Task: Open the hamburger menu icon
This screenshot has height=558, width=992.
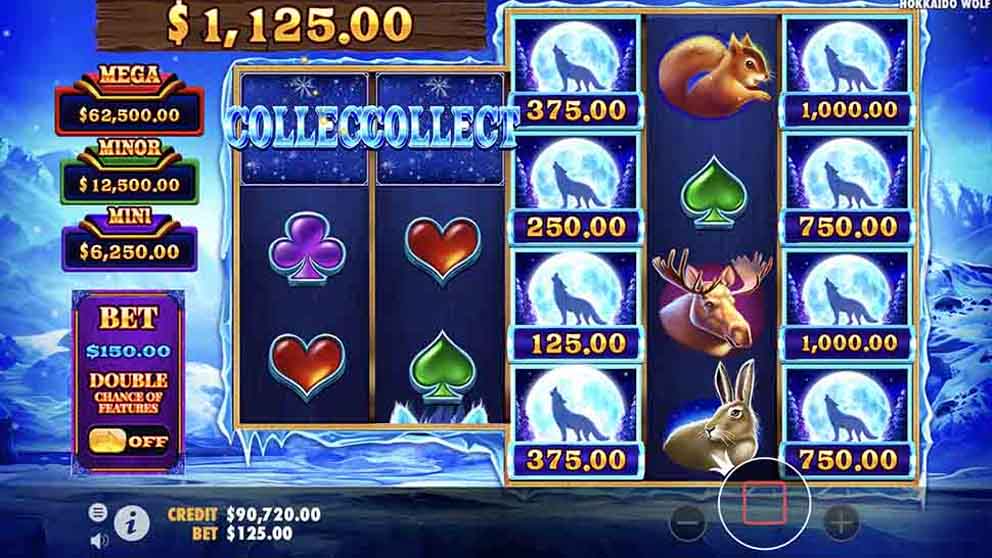Action: tap(98, 512)
